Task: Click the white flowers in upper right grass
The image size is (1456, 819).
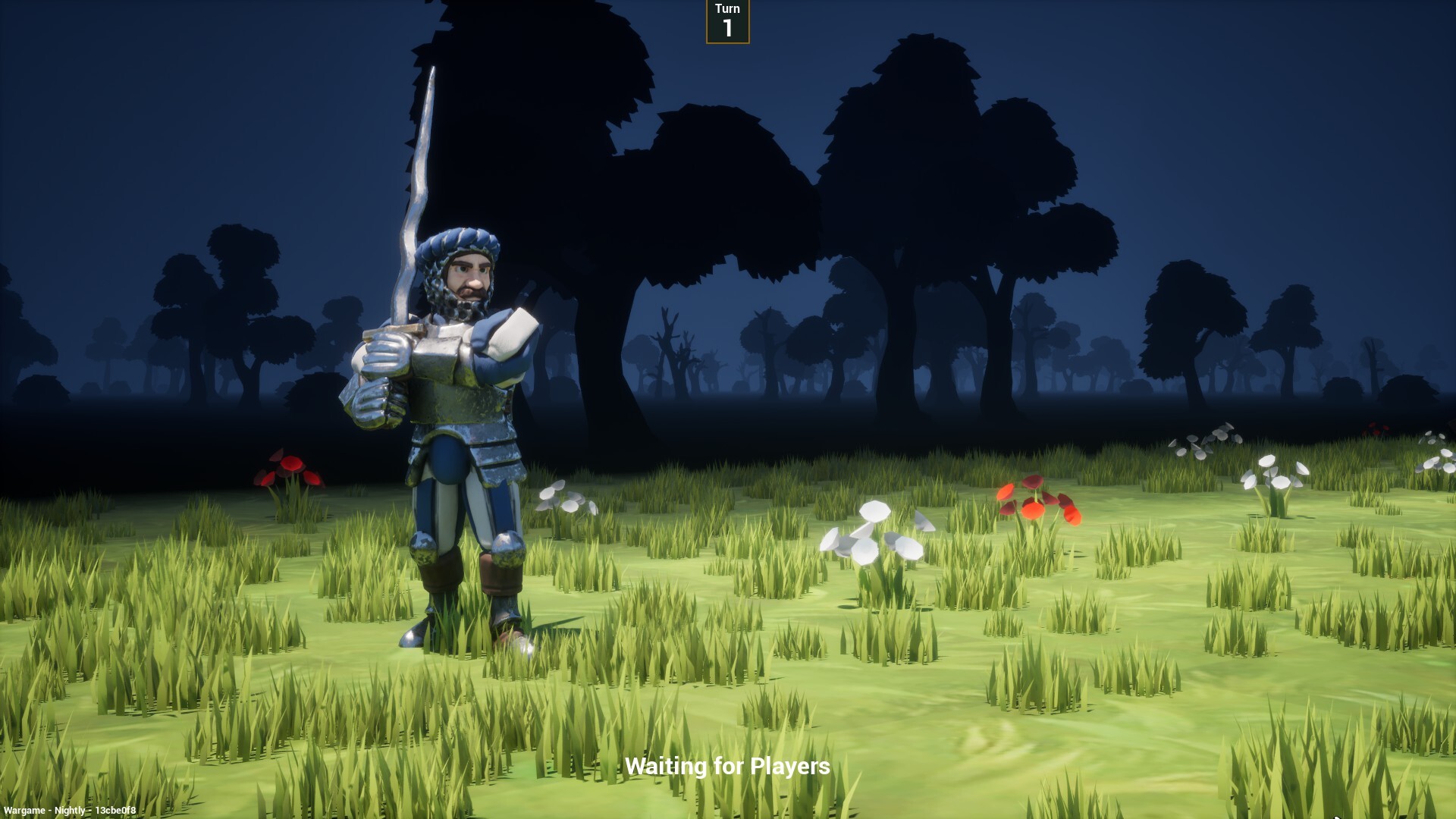Action: (1206, 440)
